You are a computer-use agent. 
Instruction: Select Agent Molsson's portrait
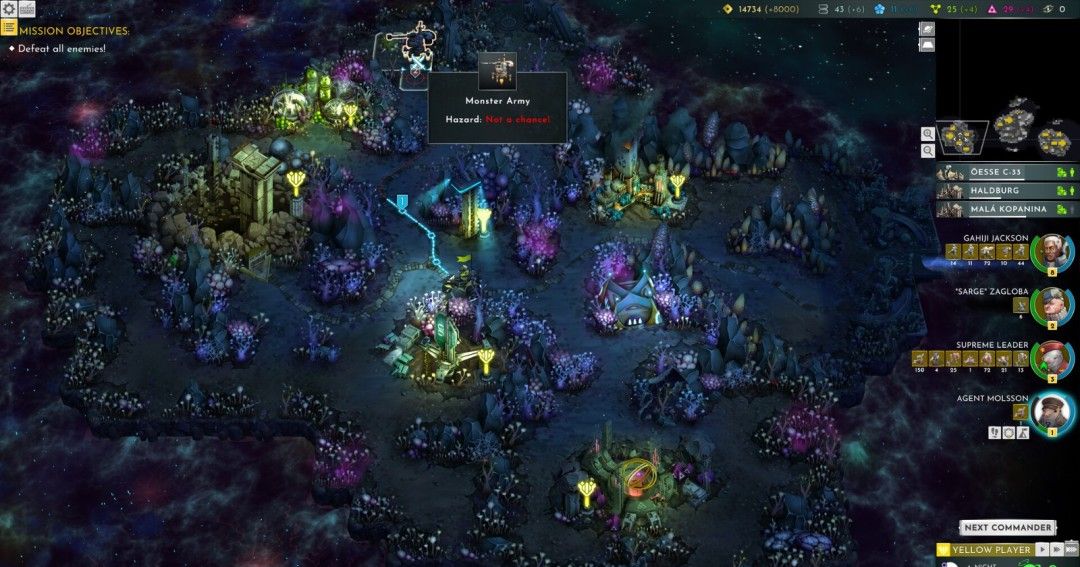click(x=1052, y=411)
